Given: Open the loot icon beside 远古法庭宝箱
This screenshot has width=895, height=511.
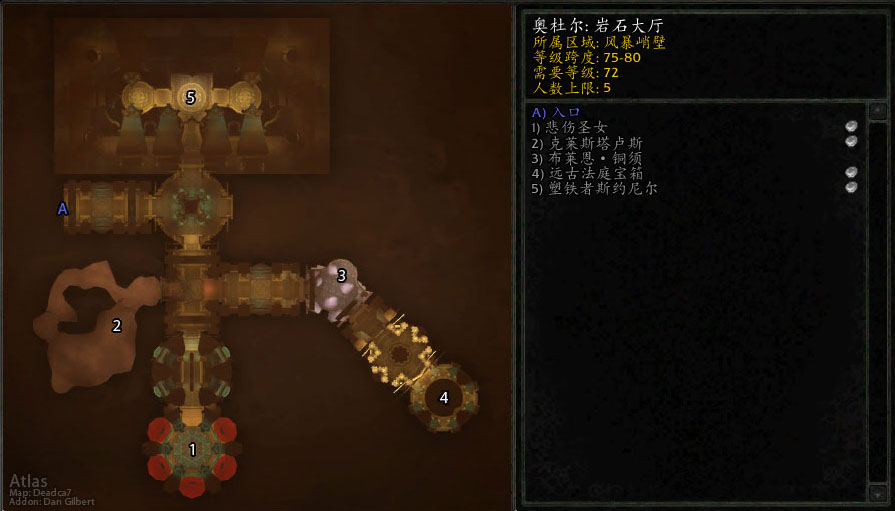Looking at the screenshot, I should pyautogui.click(x=851, y=173).
